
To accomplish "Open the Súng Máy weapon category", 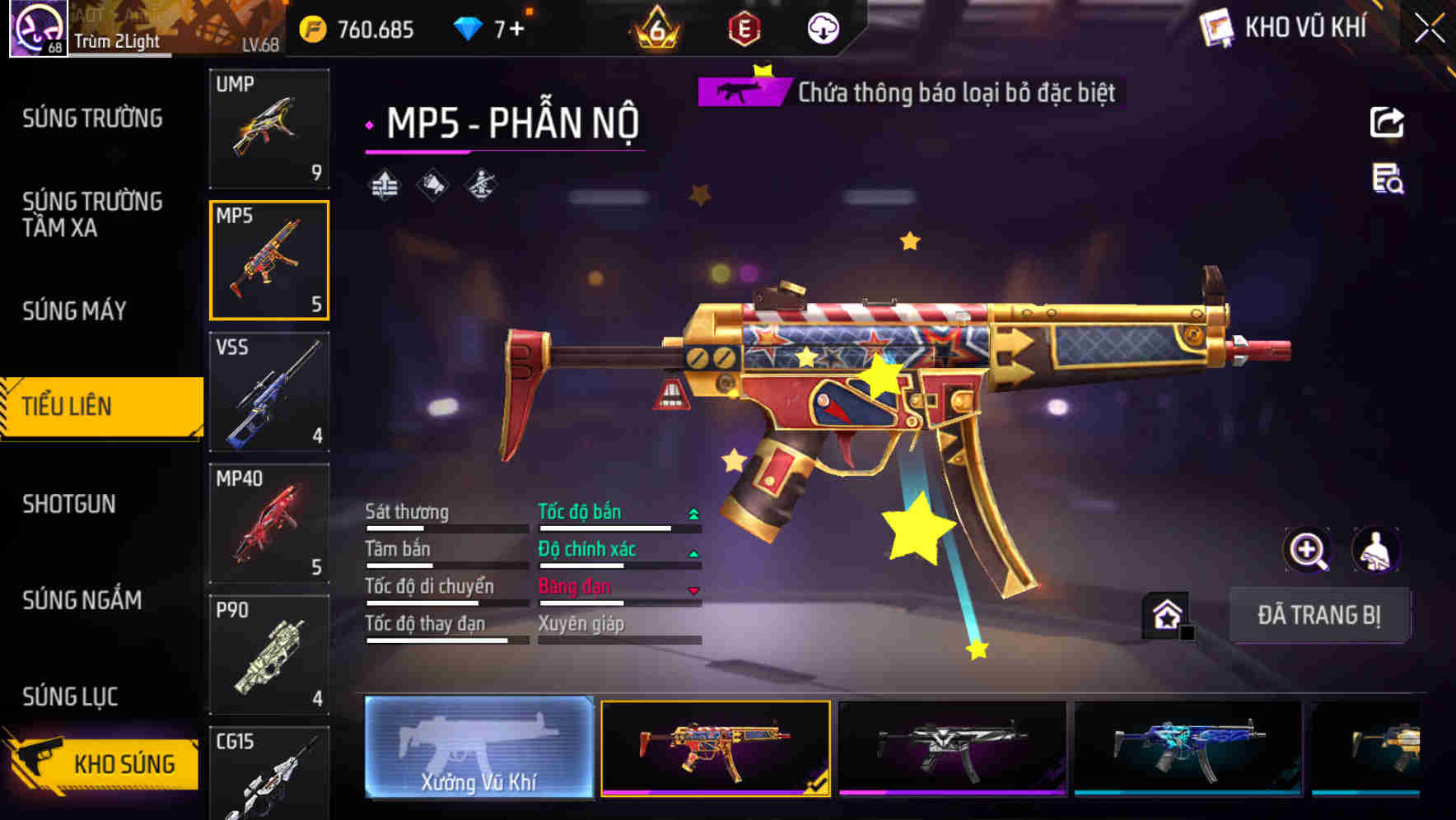I will click(74, 311).
